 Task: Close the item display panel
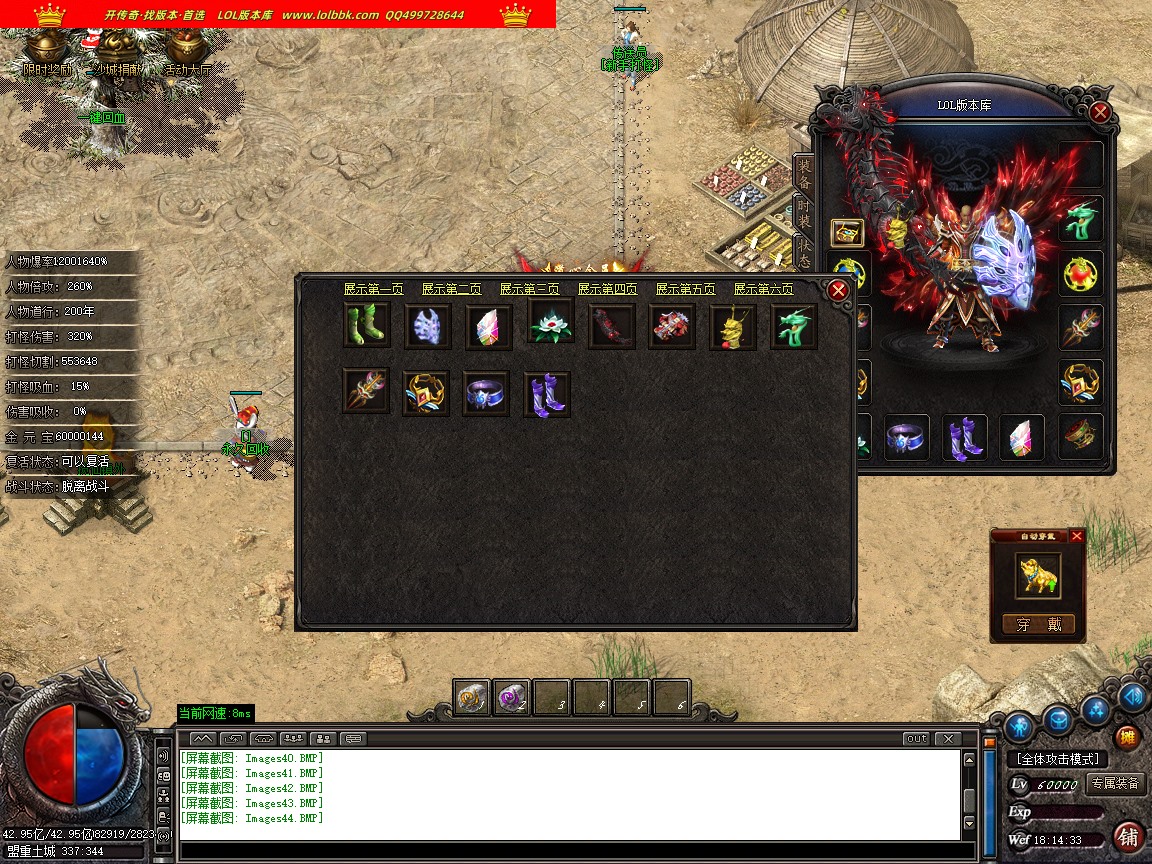tap(838, 290)
